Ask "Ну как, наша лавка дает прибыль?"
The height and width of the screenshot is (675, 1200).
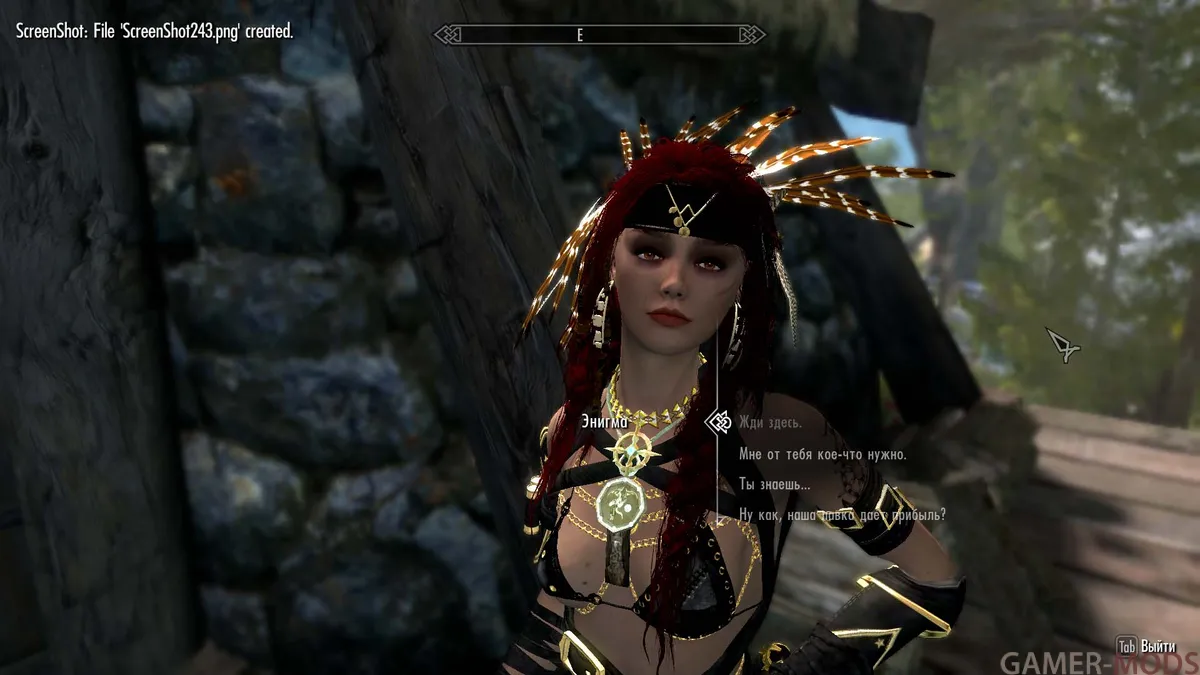pos(842,515)
